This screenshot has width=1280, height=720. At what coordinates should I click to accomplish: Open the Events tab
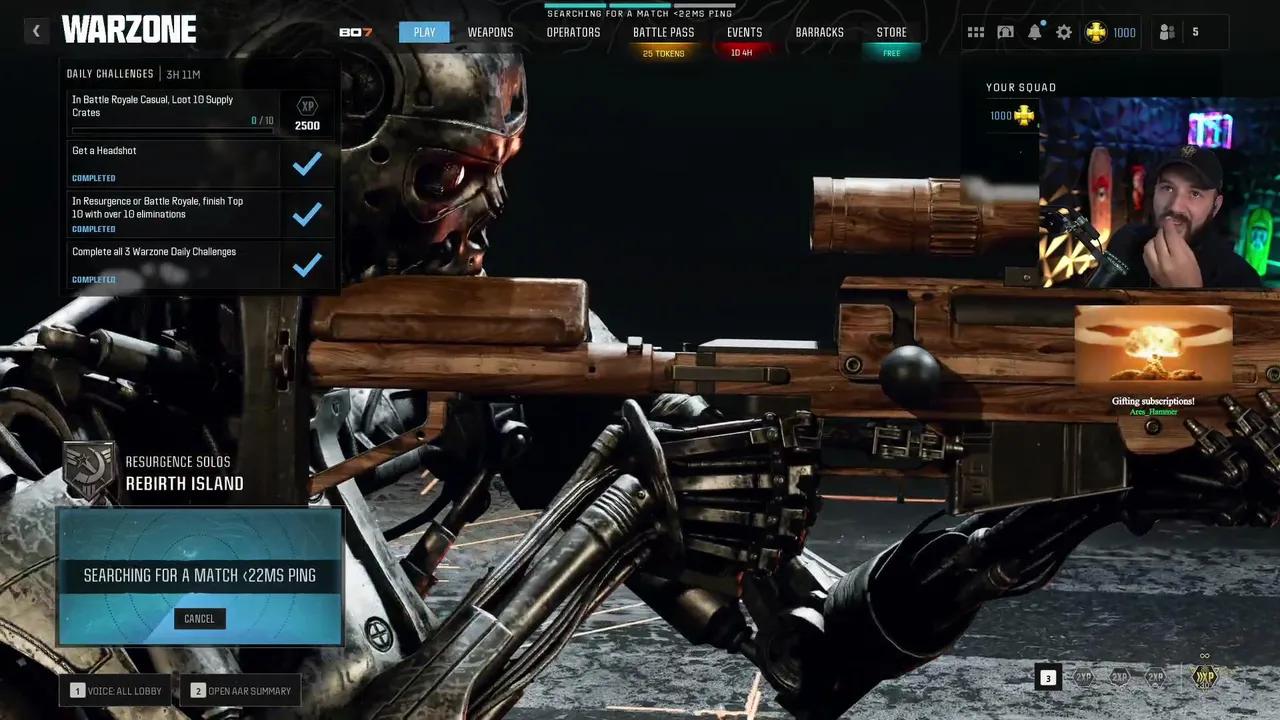(x=744, y=32)
